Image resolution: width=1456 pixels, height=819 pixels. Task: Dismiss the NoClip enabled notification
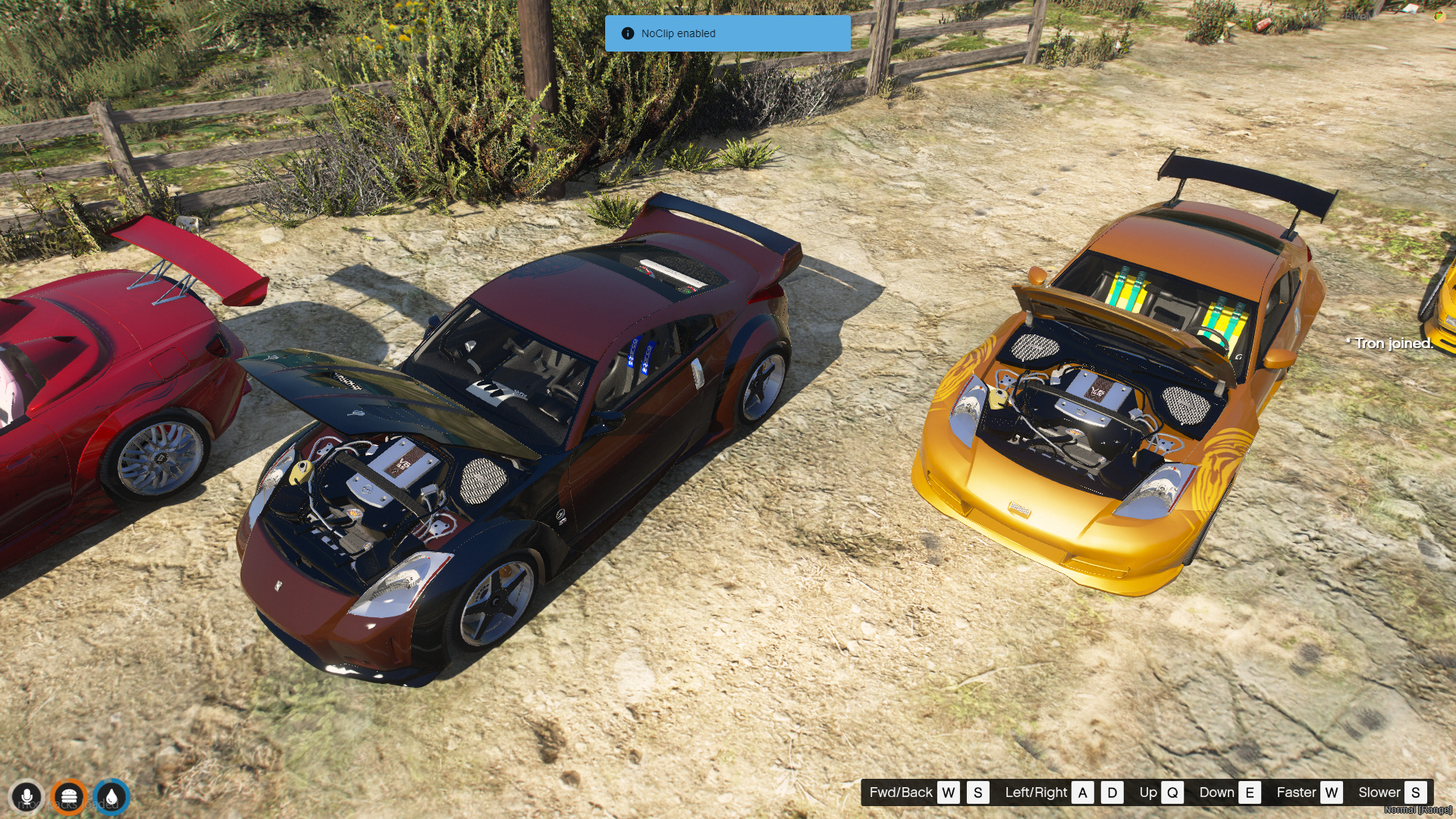pos(727,33)
